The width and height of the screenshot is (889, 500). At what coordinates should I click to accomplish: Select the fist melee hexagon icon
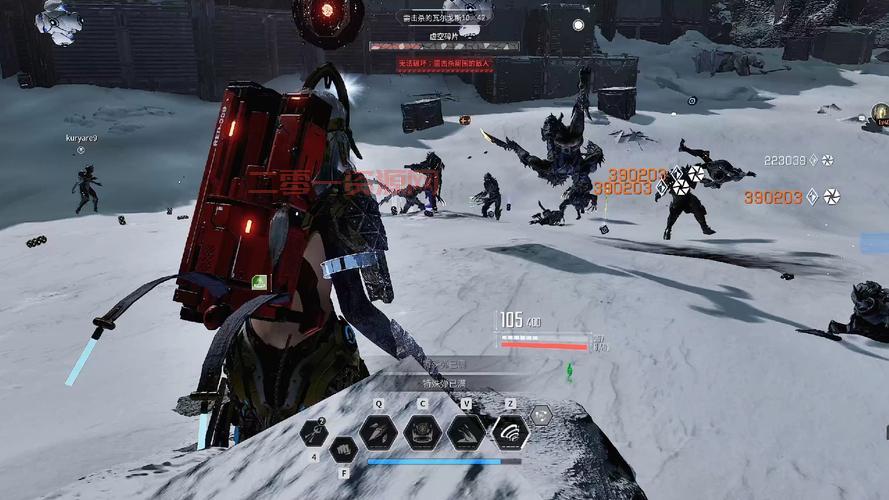point(343,449)
